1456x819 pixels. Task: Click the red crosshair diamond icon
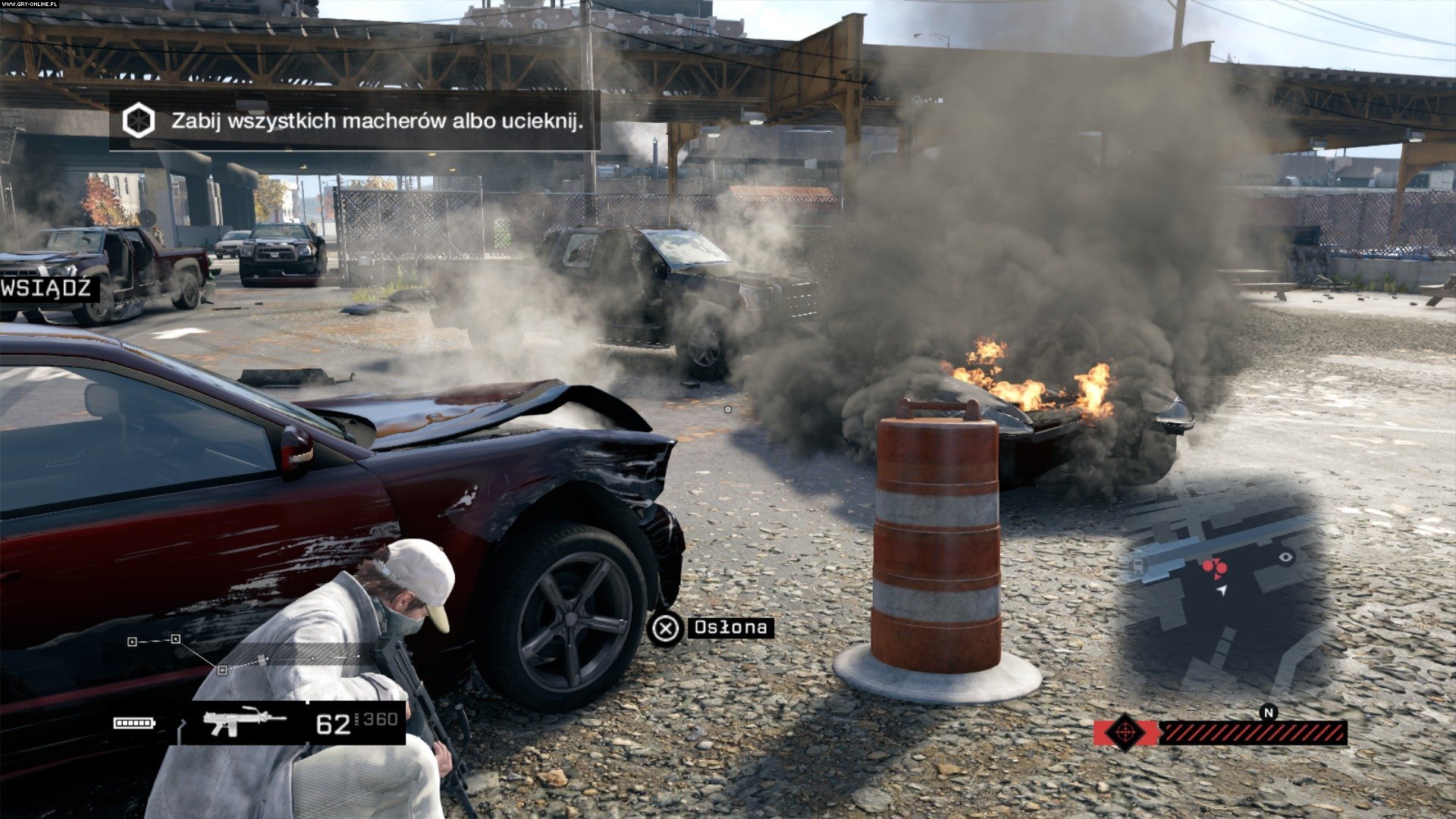pos(1125,733)
